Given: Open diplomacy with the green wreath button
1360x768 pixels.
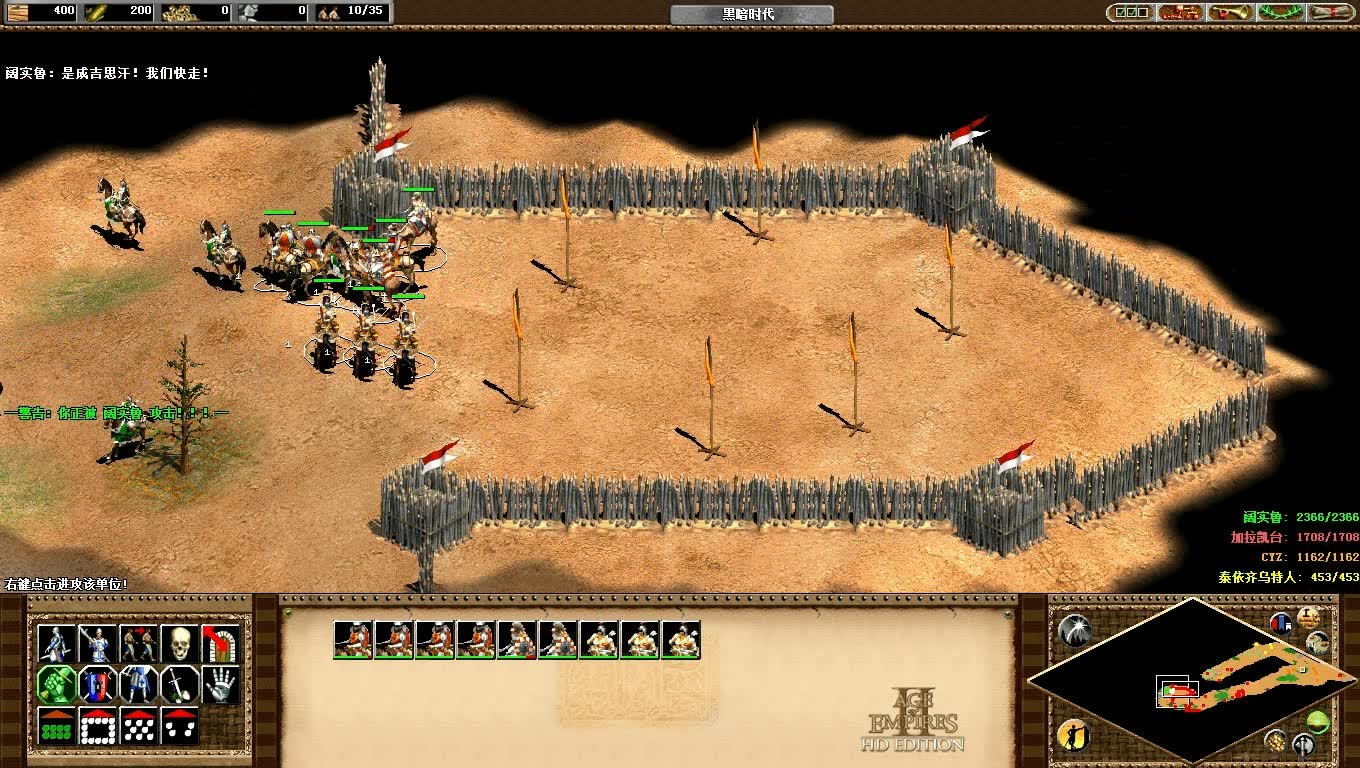Looking at the screenshot, I should [x=1280, y=12].
